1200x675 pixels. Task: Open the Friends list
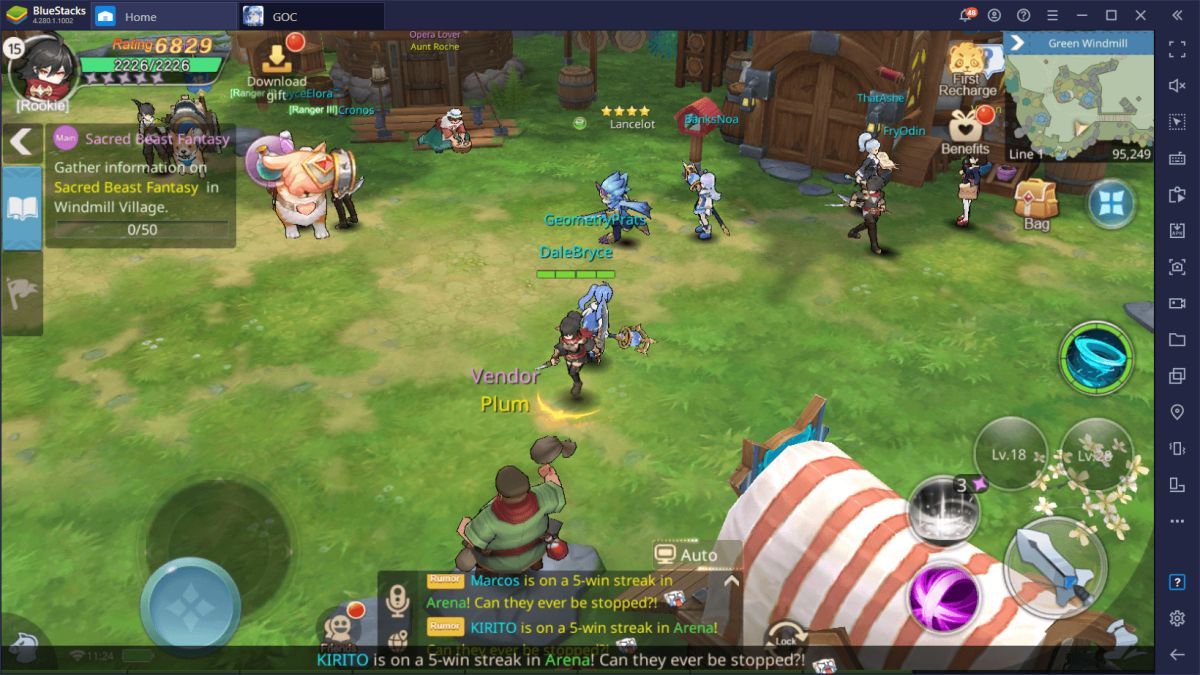click(x=340, y=629)
